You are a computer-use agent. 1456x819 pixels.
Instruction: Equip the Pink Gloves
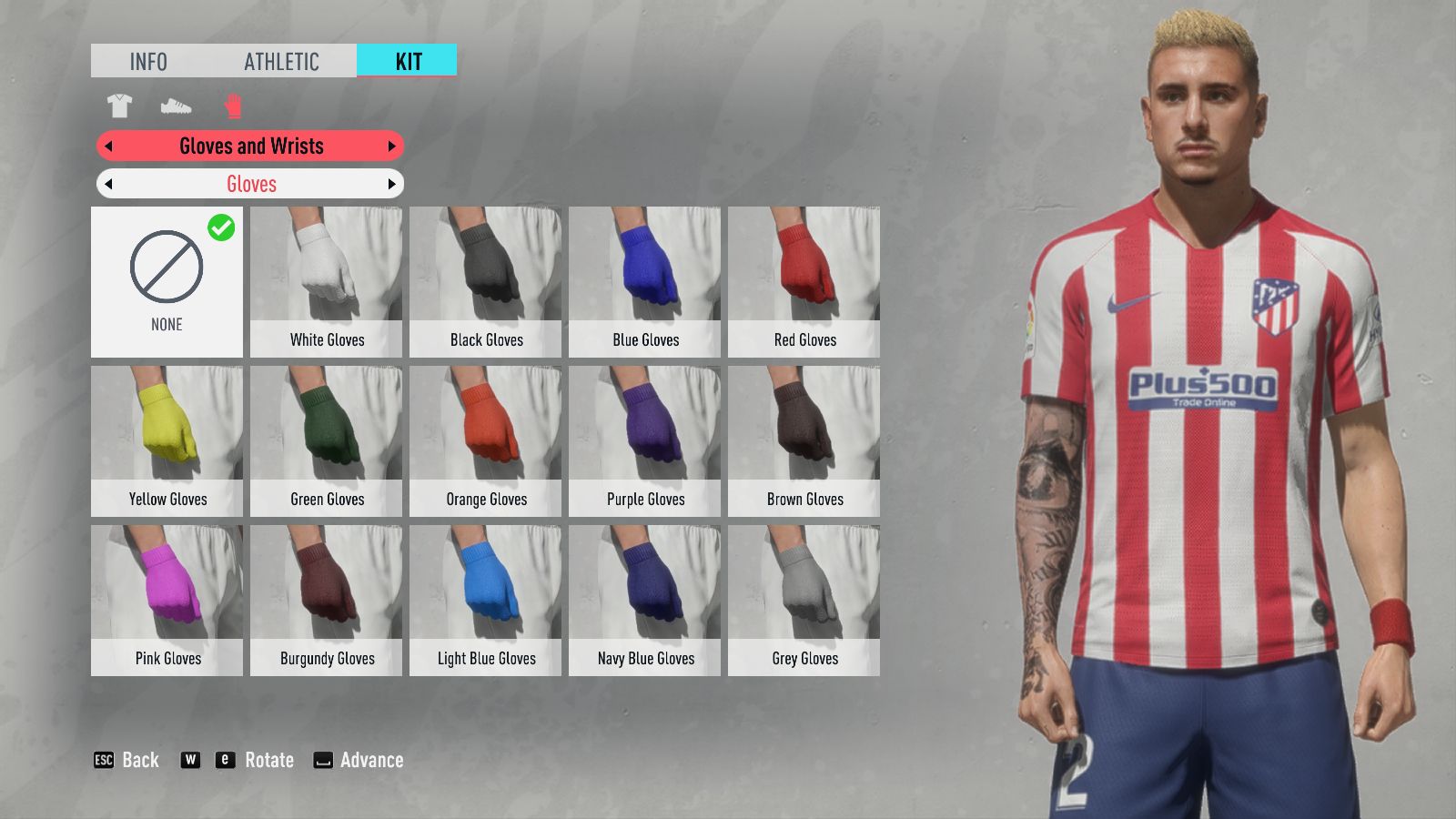point(167,601)
